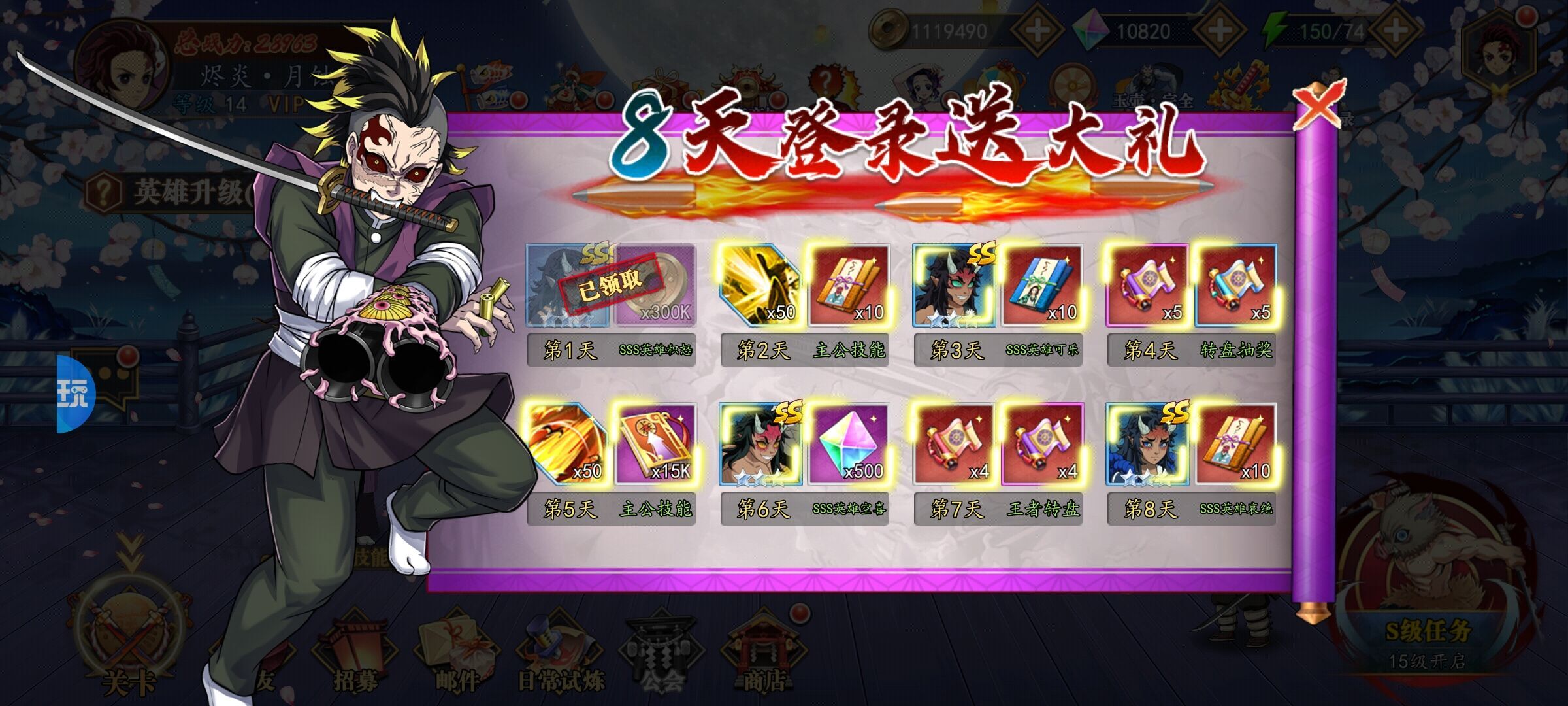The height and width of the screenshot is (706, 1568).
Task: Open the 商店 shop
Action: [763, 654]
